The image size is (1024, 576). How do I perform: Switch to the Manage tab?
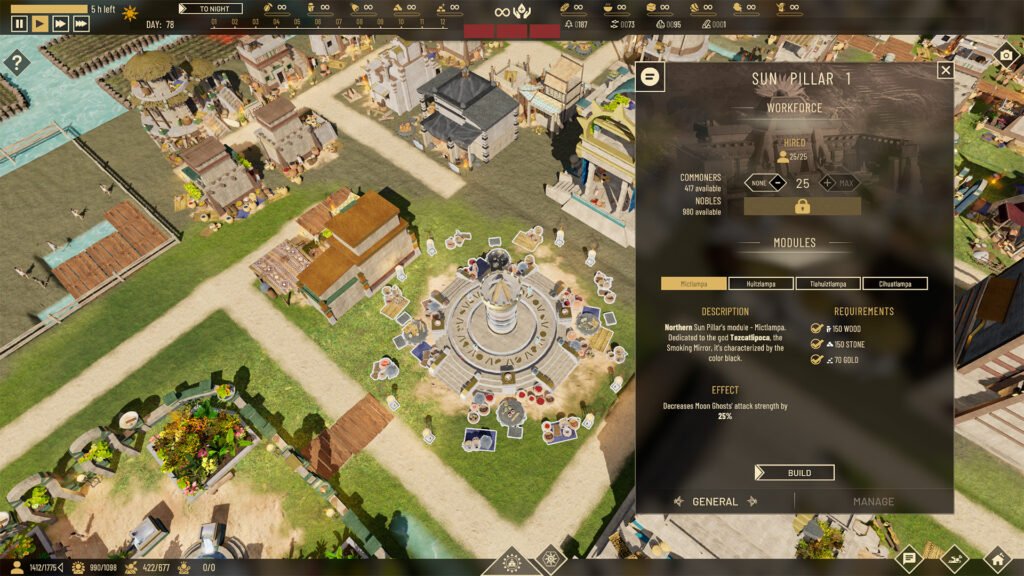click(873, 502)
